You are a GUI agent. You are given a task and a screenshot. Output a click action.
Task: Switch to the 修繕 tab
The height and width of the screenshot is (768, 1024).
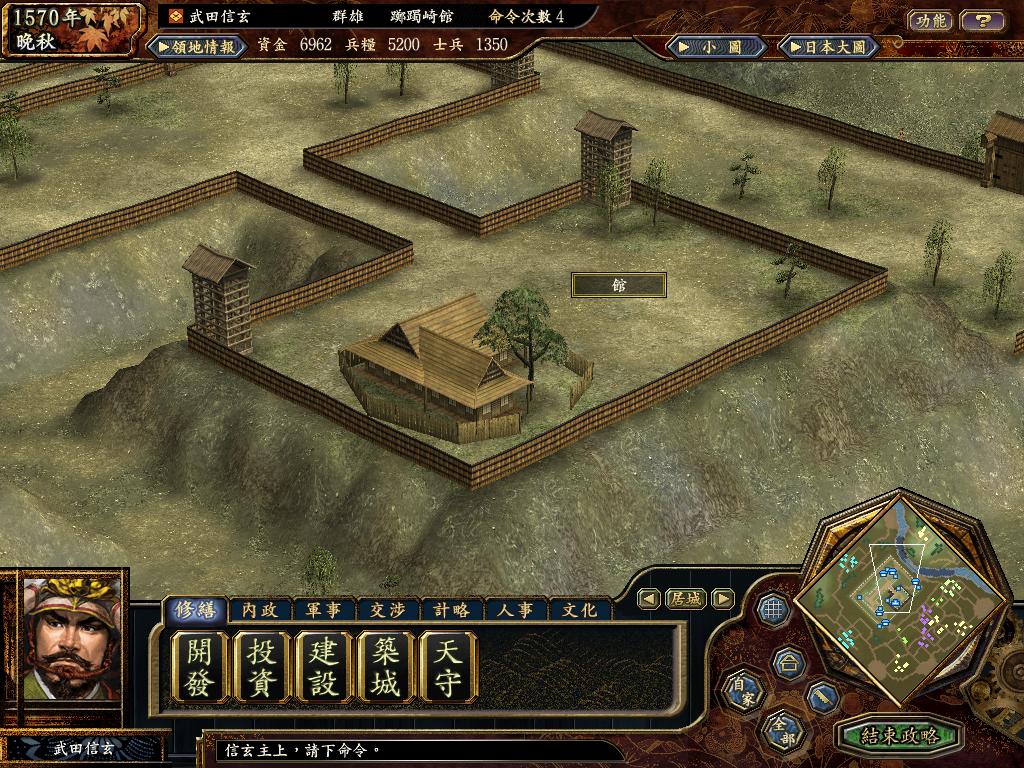point(196,609)
